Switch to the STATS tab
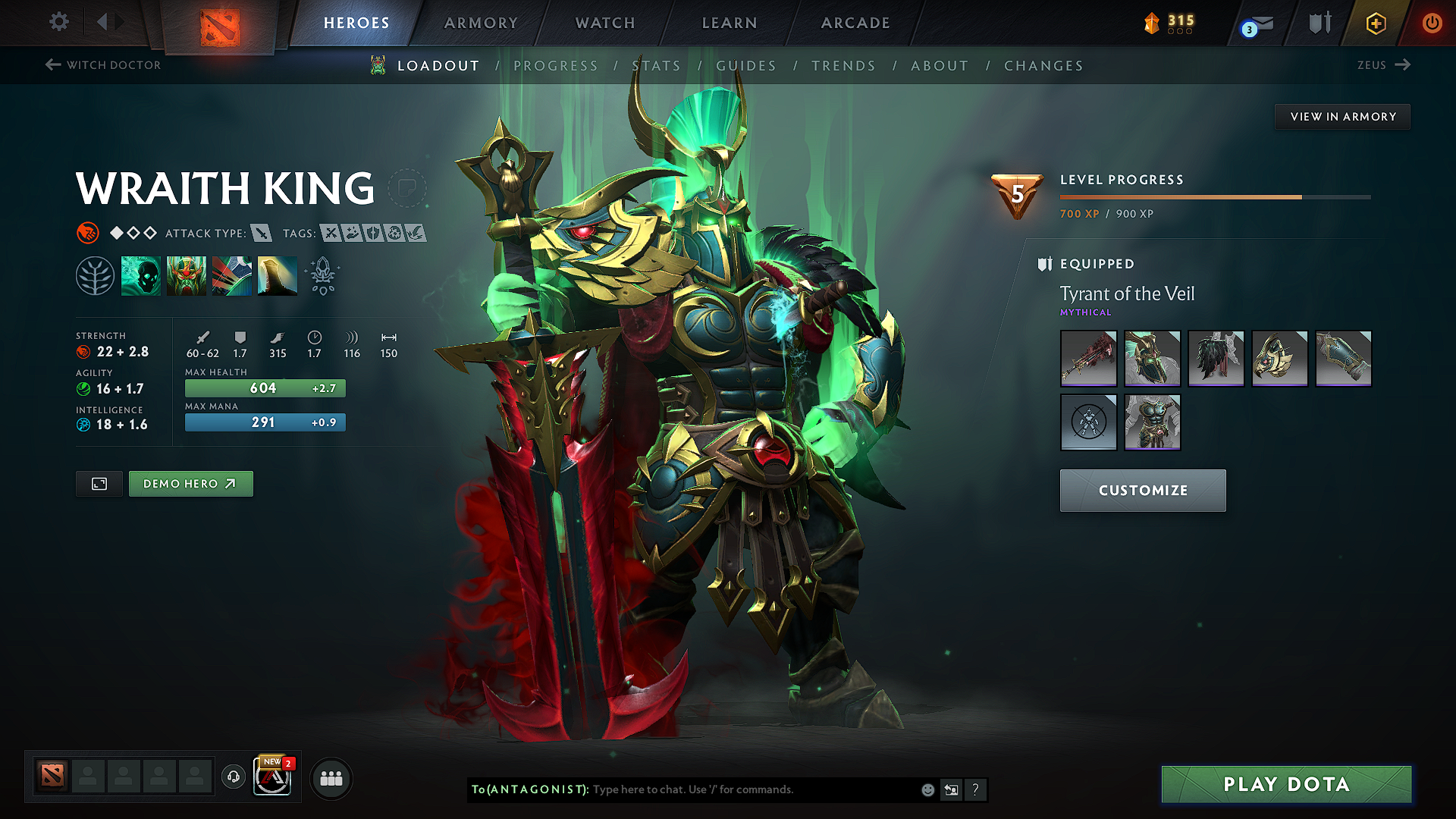Image resolution: width=1456 pixels, height=819 pixels. point(657,66)
